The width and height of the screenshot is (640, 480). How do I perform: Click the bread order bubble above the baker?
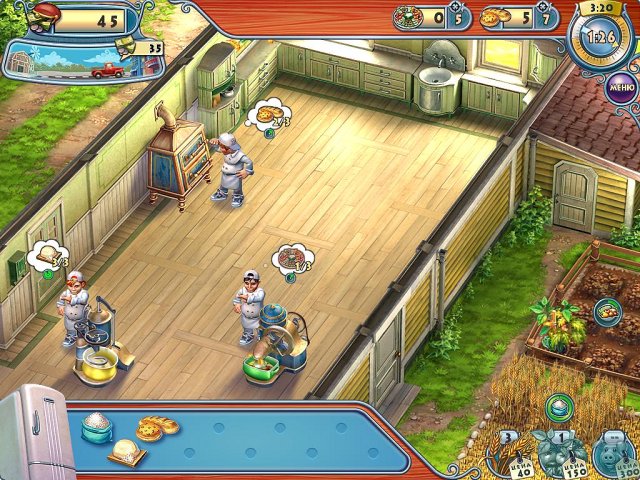[48, 255]
